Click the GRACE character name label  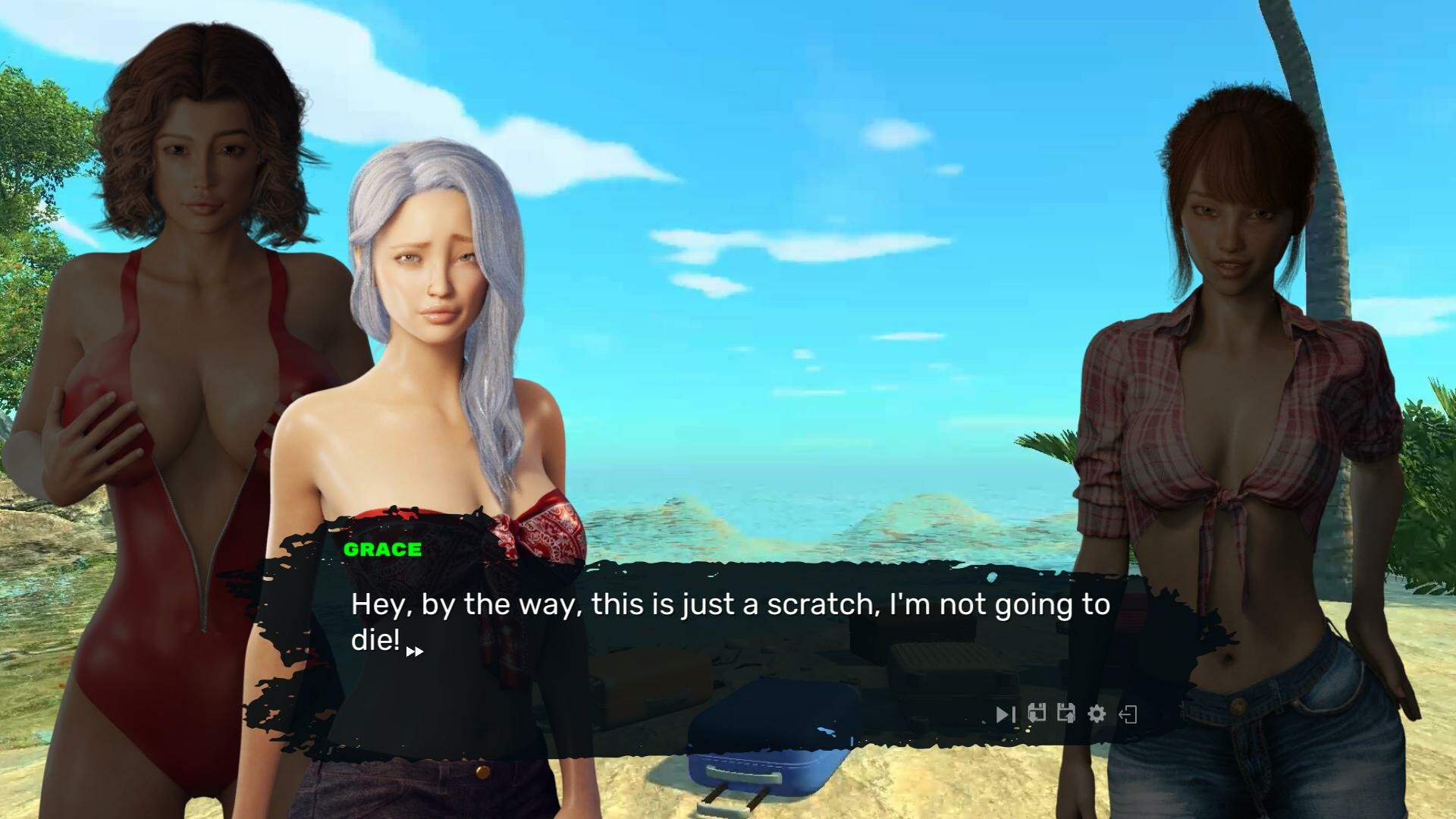tap(382, 550)
